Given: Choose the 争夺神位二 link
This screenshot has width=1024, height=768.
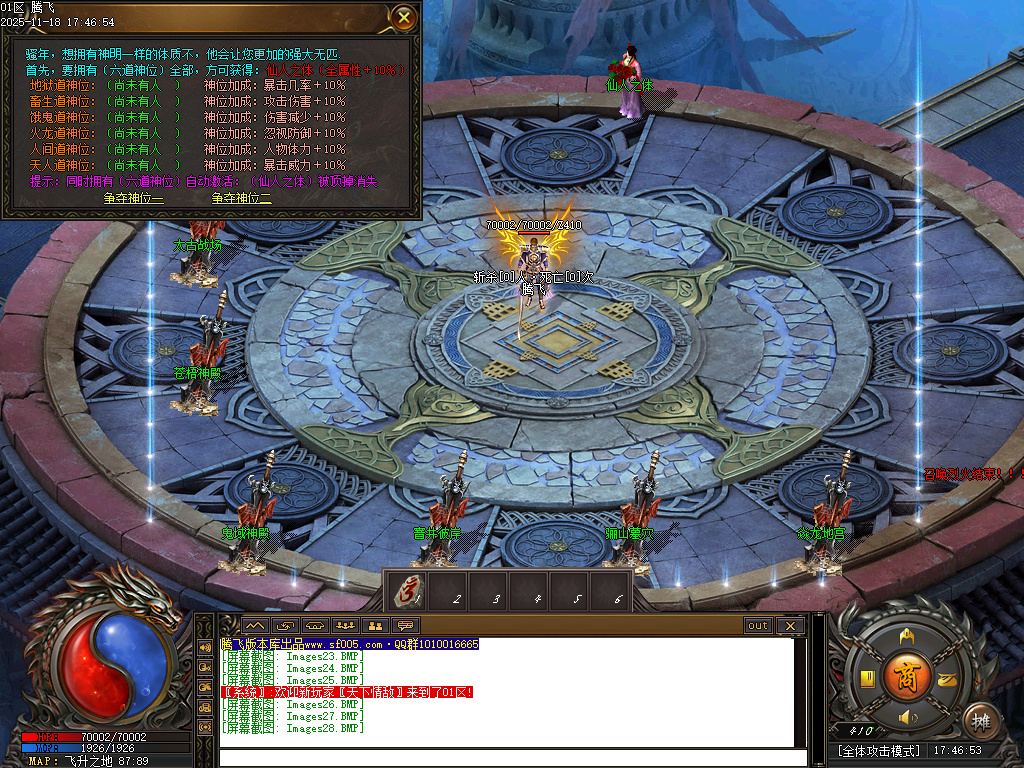Looking at the screenshot, I should tap(241, 198).
